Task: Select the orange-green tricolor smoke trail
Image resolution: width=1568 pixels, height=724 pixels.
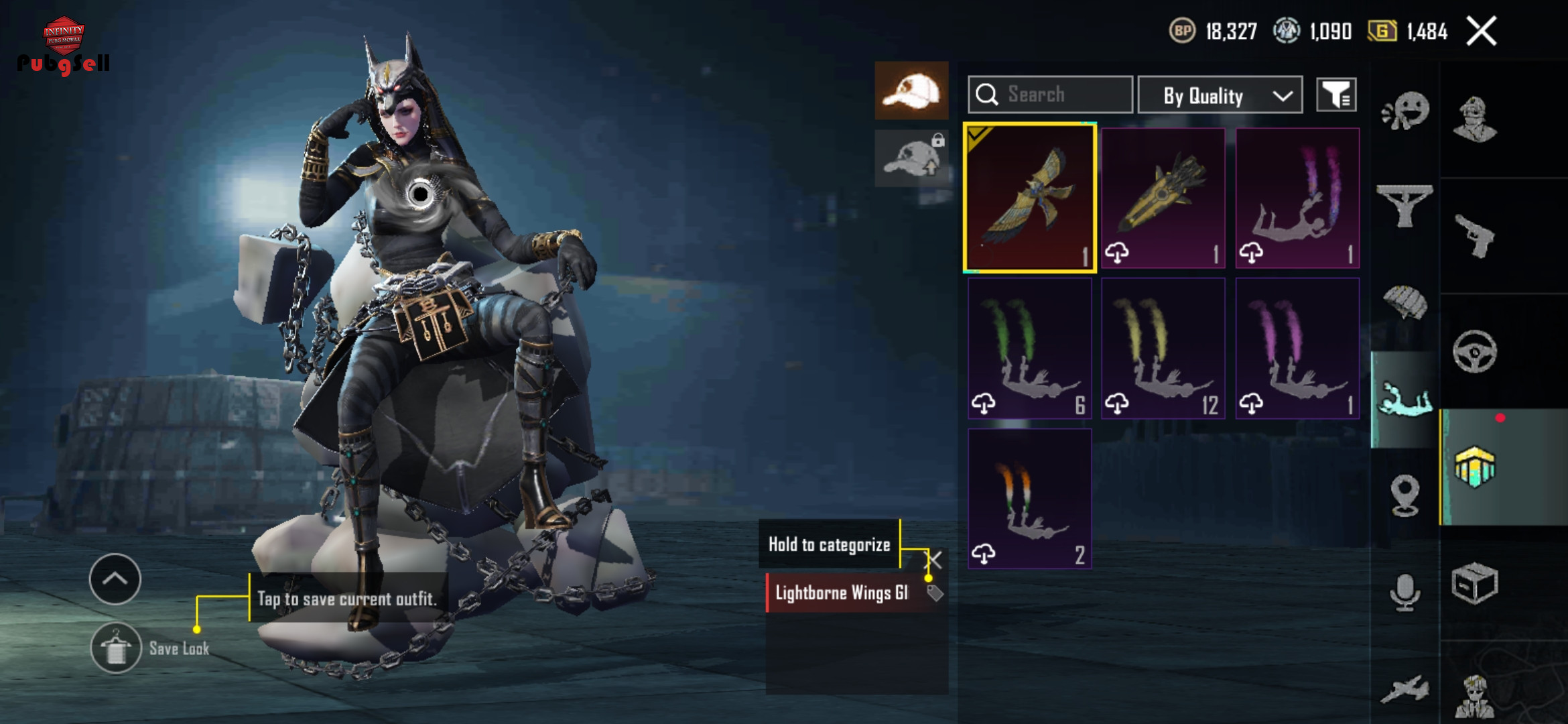Action: (1030, 499)
